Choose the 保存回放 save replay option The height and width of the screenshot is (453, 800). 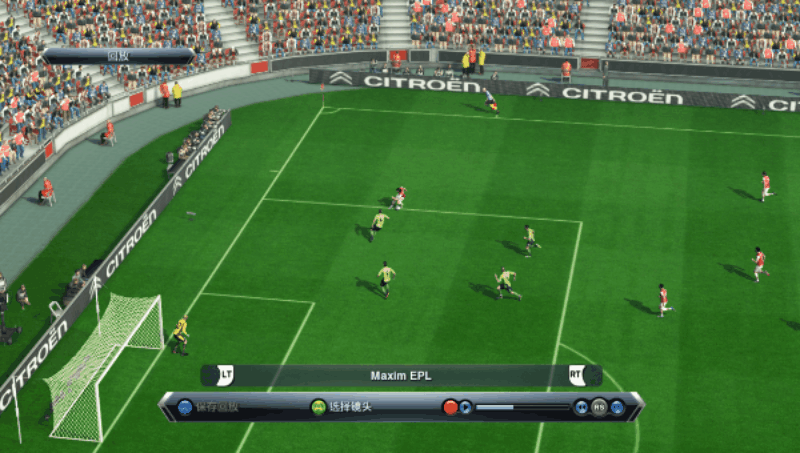click(x=209, y=407)
